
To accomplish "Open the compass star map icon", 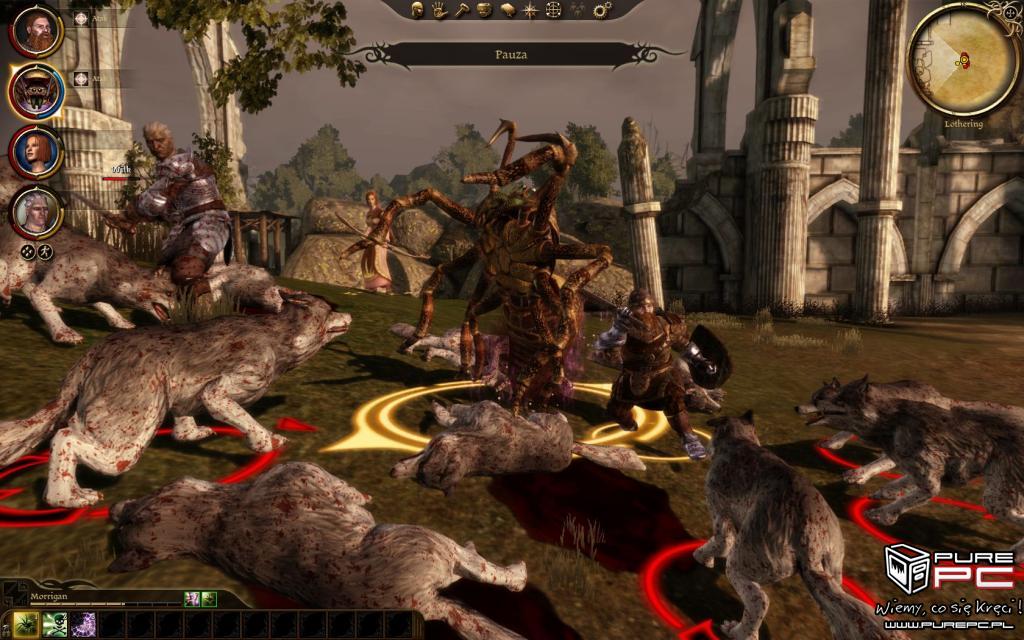I will pyautogui.click(x=531, y=10).
